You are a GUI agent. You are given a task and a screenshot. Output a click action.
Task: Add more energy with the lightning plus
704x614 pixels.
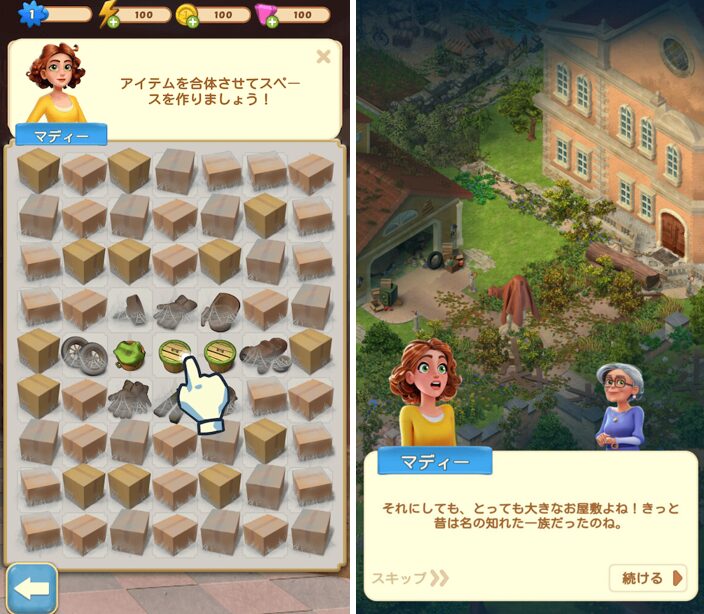pos(112,21)
